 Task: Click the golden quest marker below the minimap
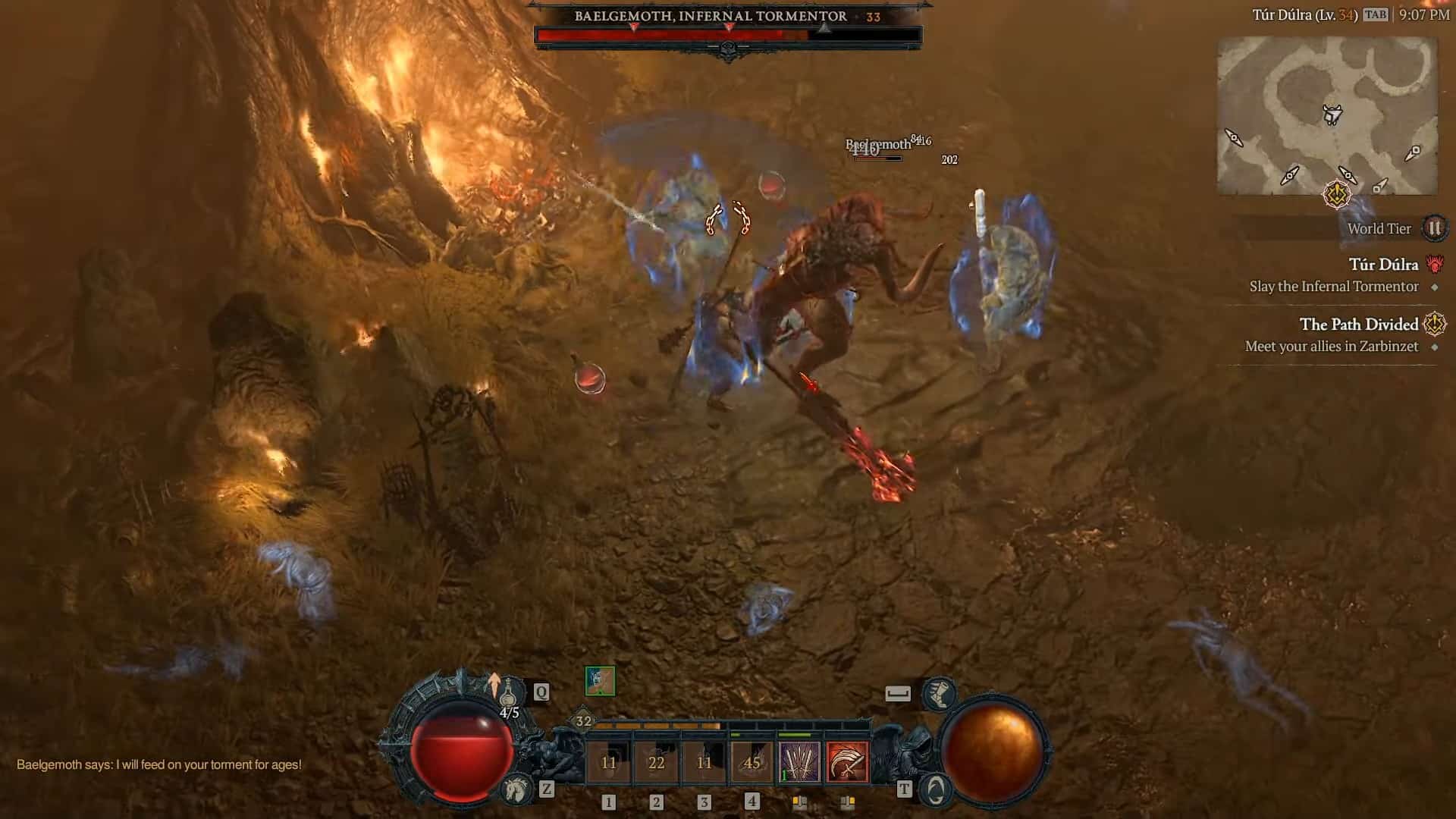click(1338, 196)
